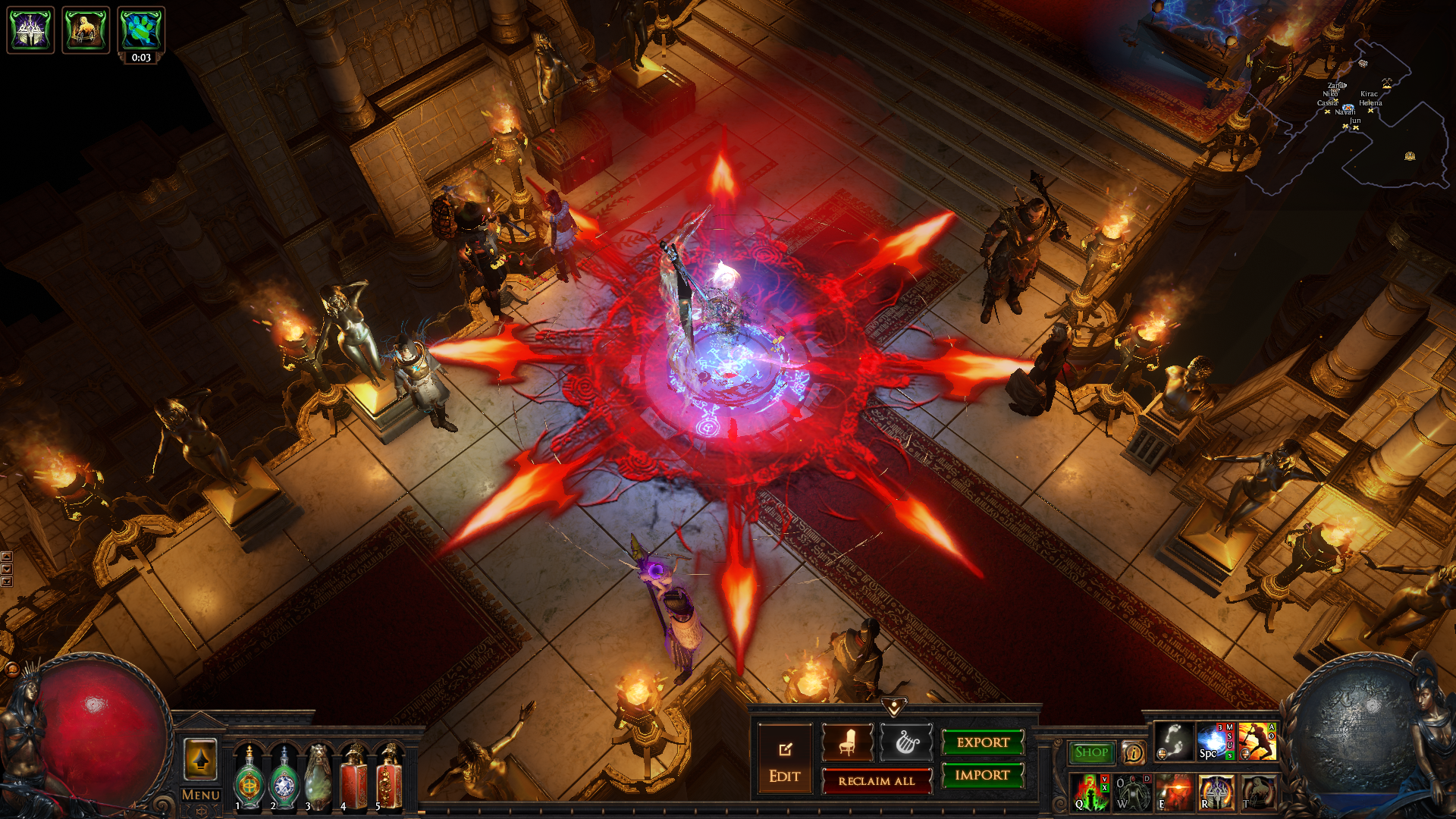Activate the green flaming figure skill on Q

click(1090, 792)
